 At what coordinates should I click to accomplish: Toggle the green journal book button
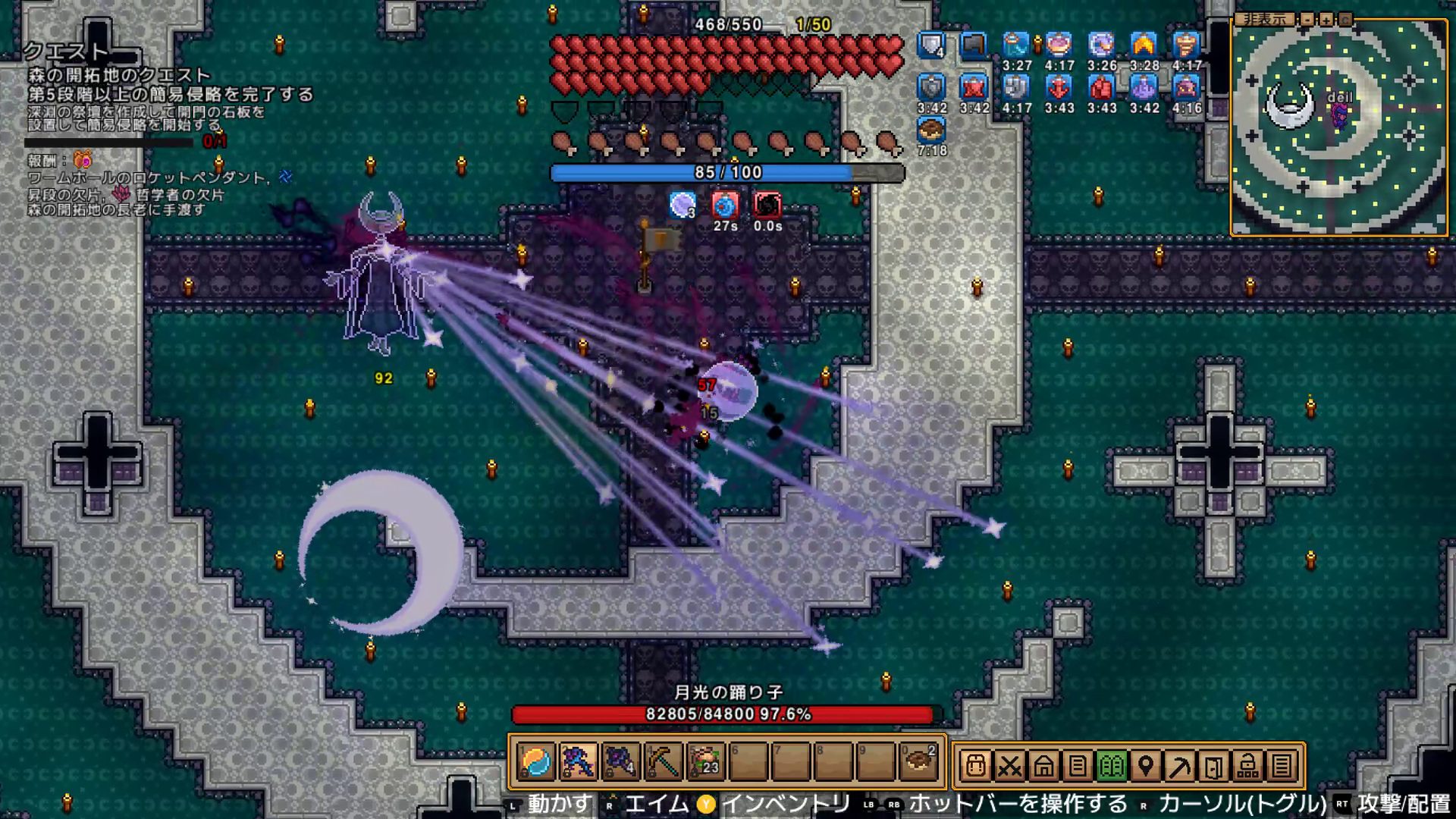click(1112, 766)
